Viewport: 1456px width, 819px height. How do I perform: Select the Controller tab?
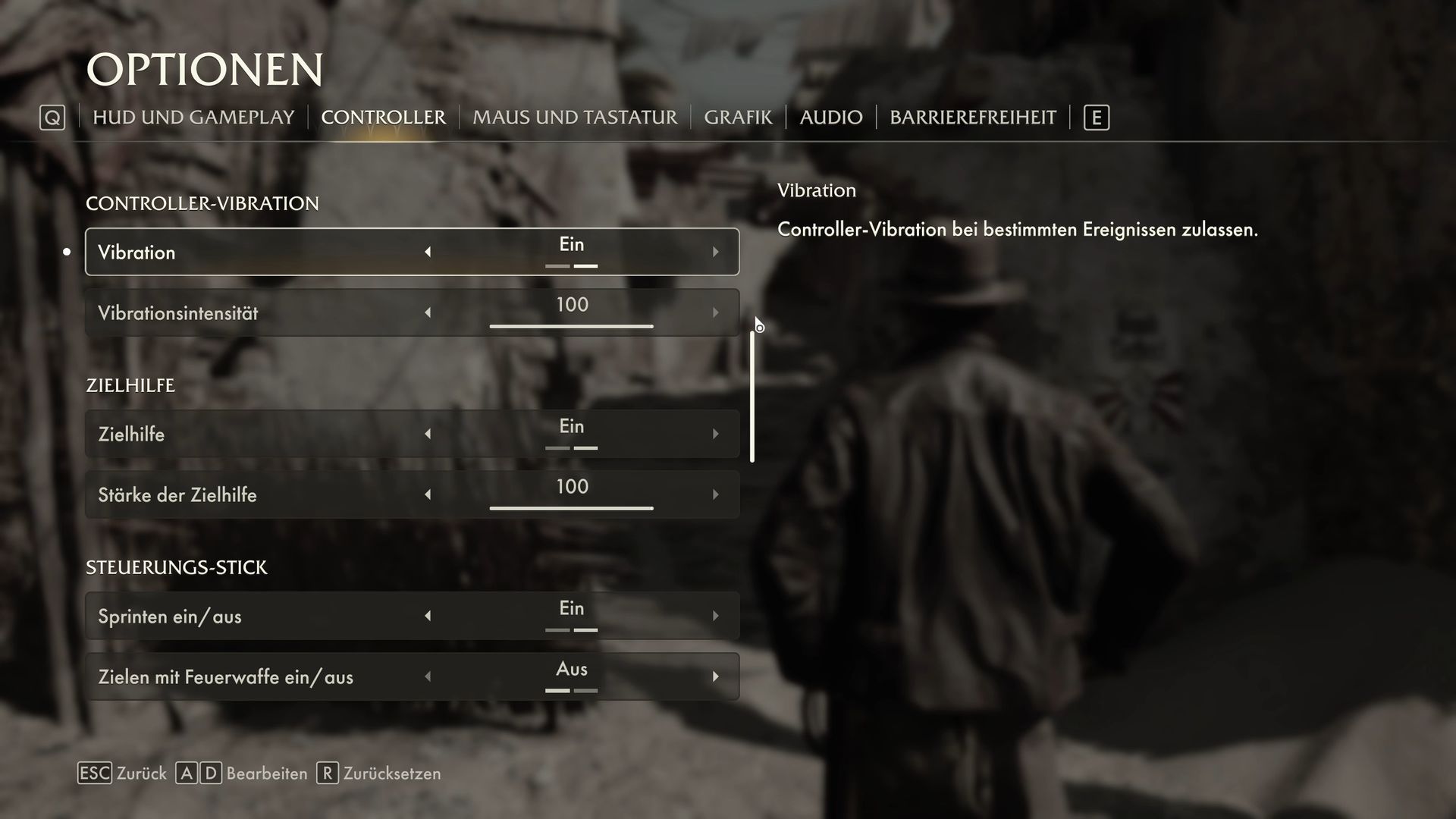(383, 118)
